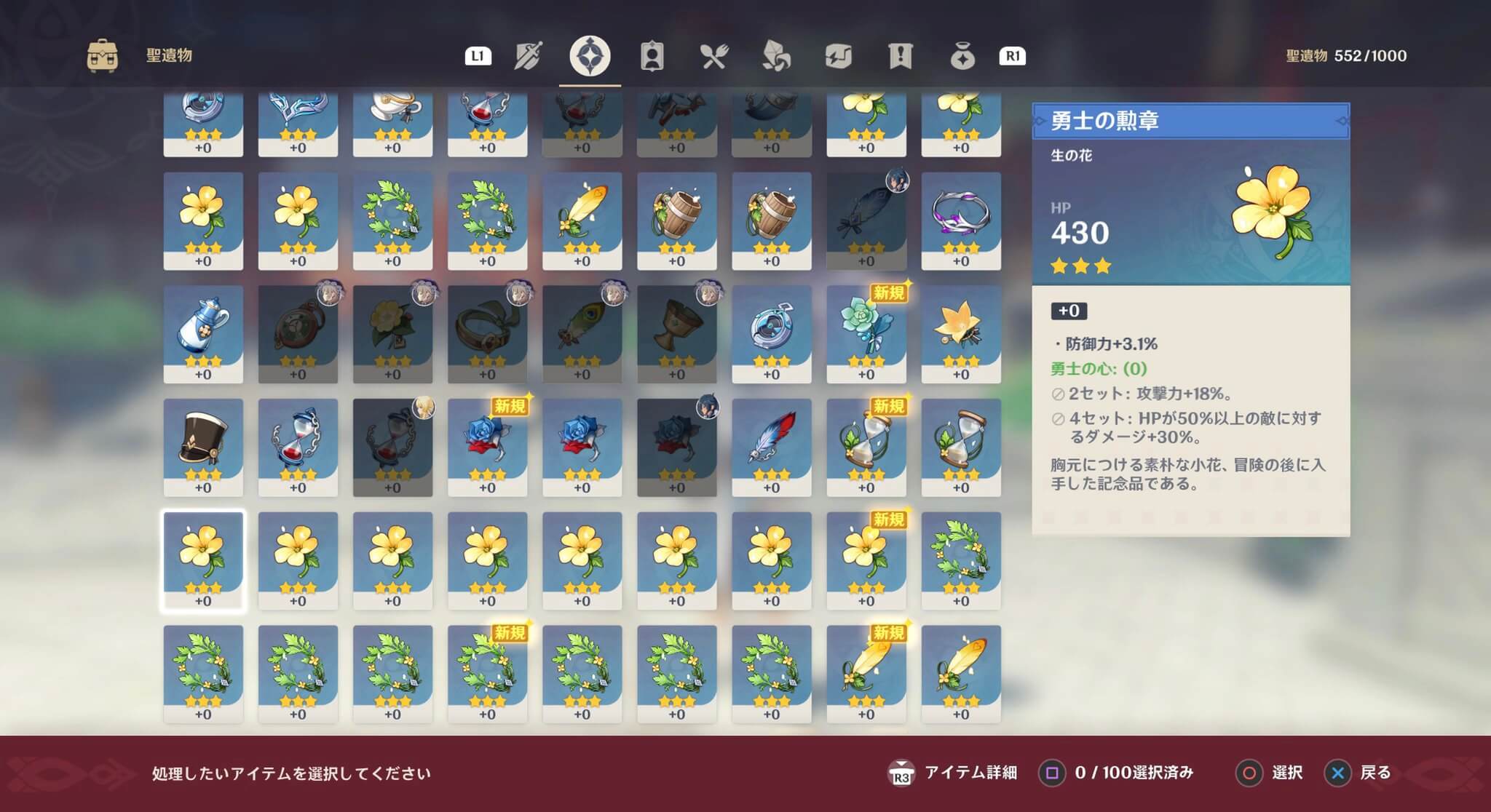Select the artifacts tab compass-flower icon
This screenshot has width=1491, height=812.
[591, 56]
